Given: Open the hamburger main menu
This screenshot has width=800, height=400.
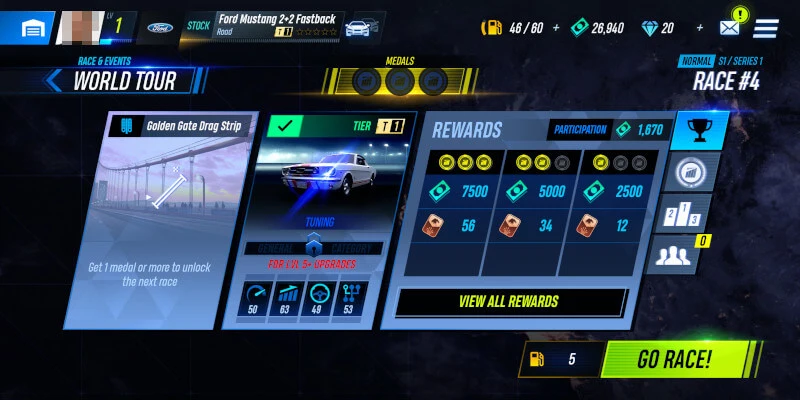Looking at the screenshot, I should pos(766,28).
